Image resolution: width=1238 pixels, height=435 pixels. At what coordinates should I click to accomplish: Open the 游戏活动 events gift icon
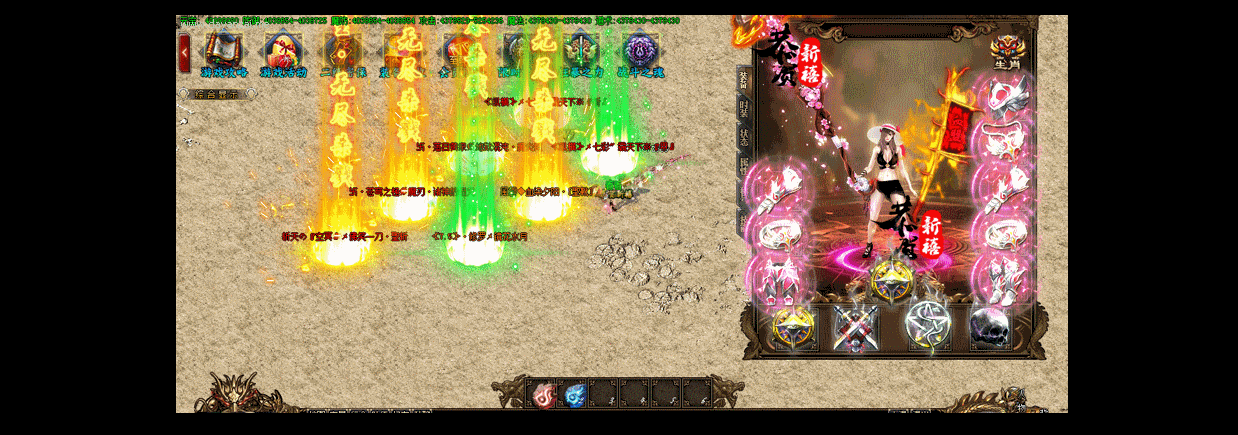coord(284,51)
